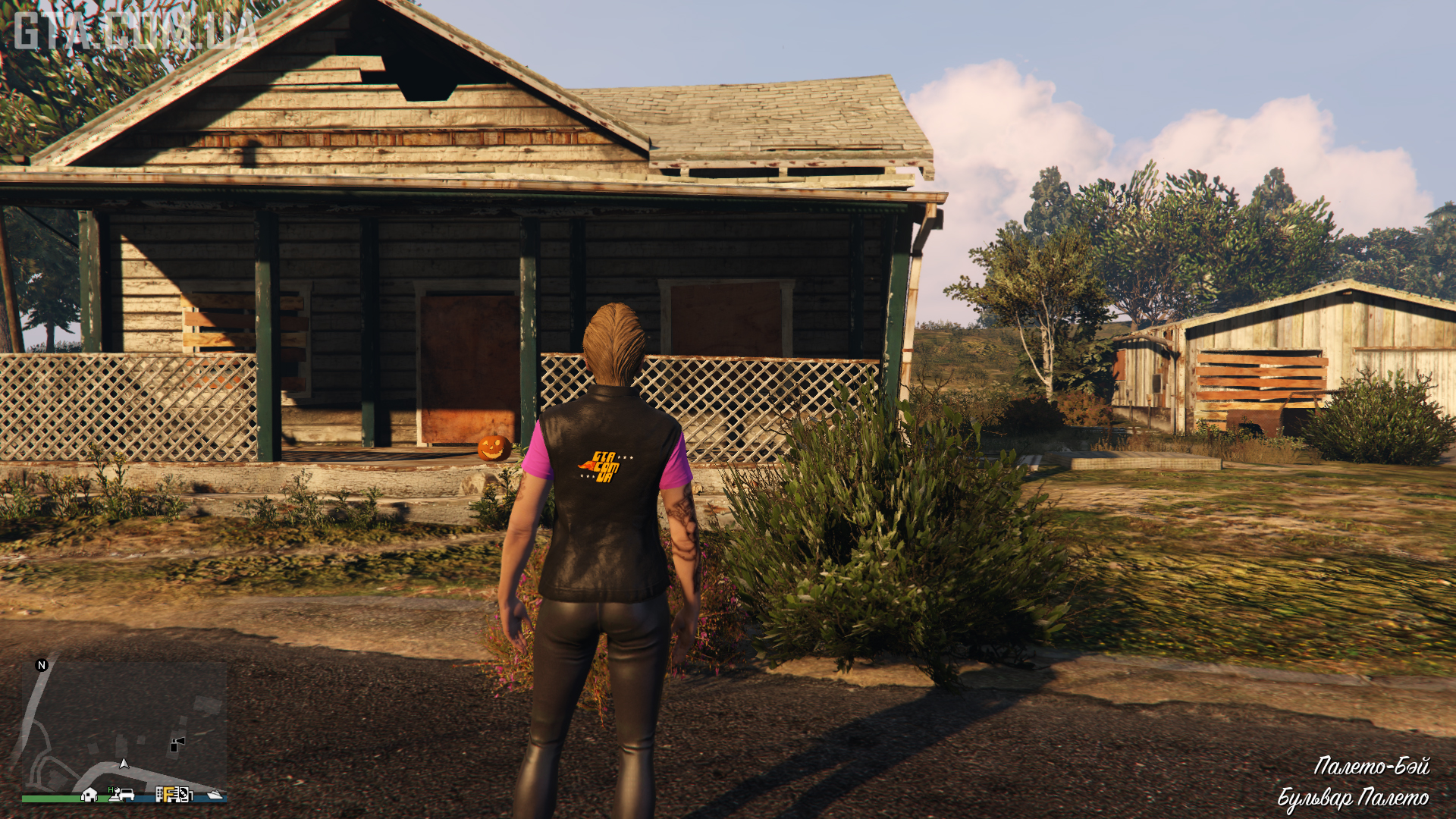Select the north compass marker on the minimap
This screenshot has width=1456, height=819.
pos(42,665)
